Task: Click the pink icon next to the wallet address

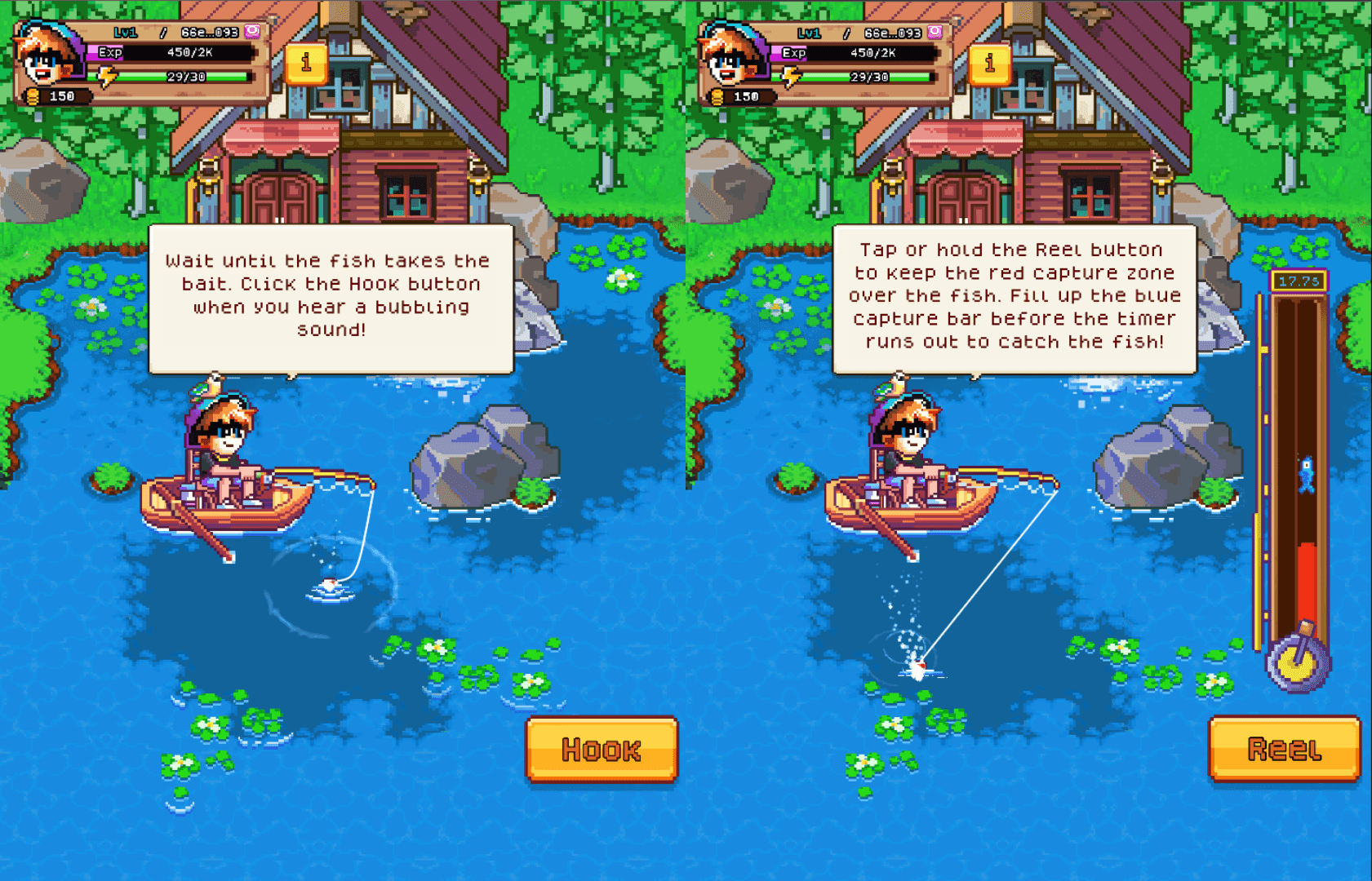Action: (252, 33)
